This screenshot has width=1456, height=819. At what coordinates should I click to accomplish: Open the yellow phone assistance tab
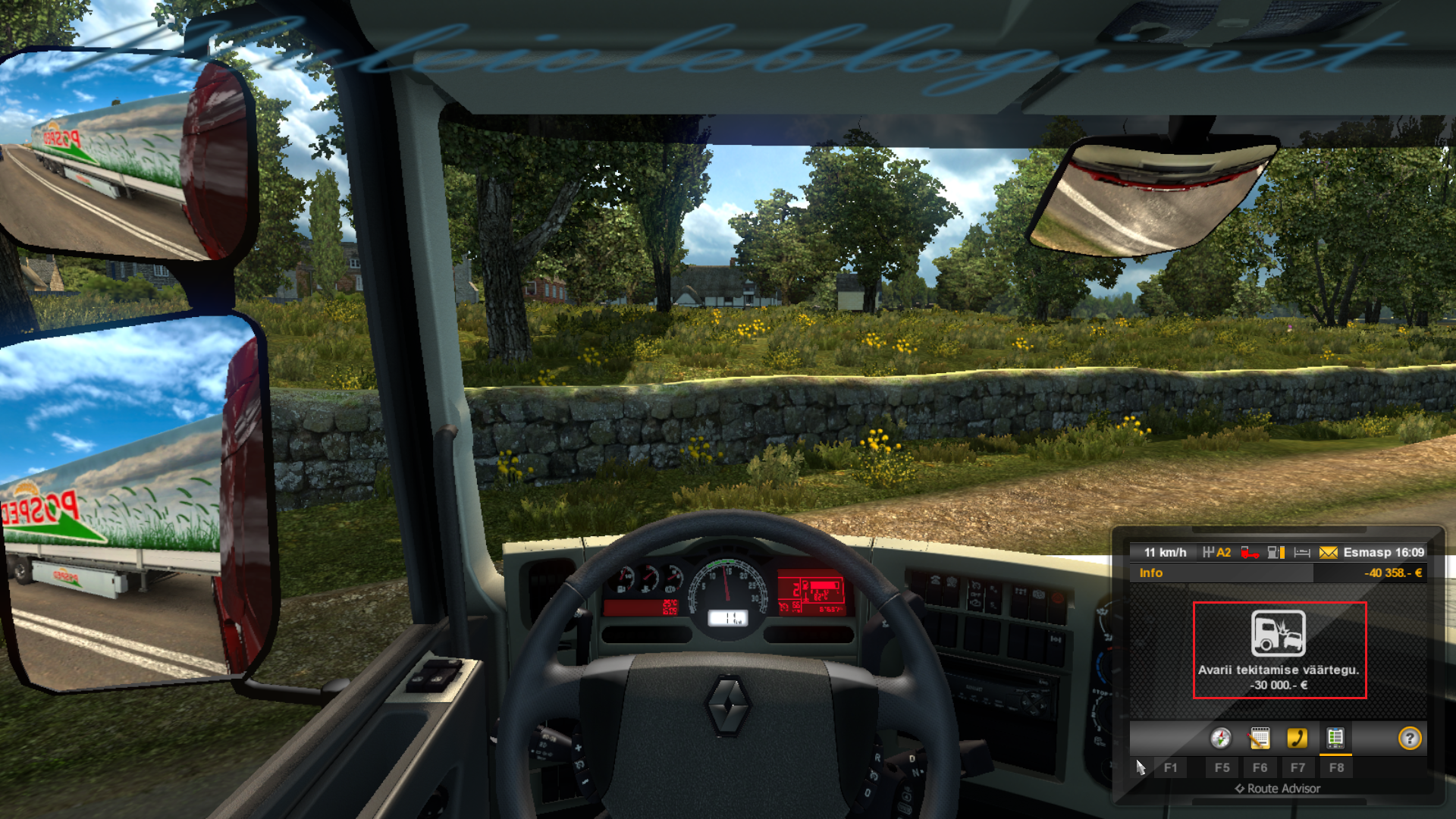coord(1297,738)
